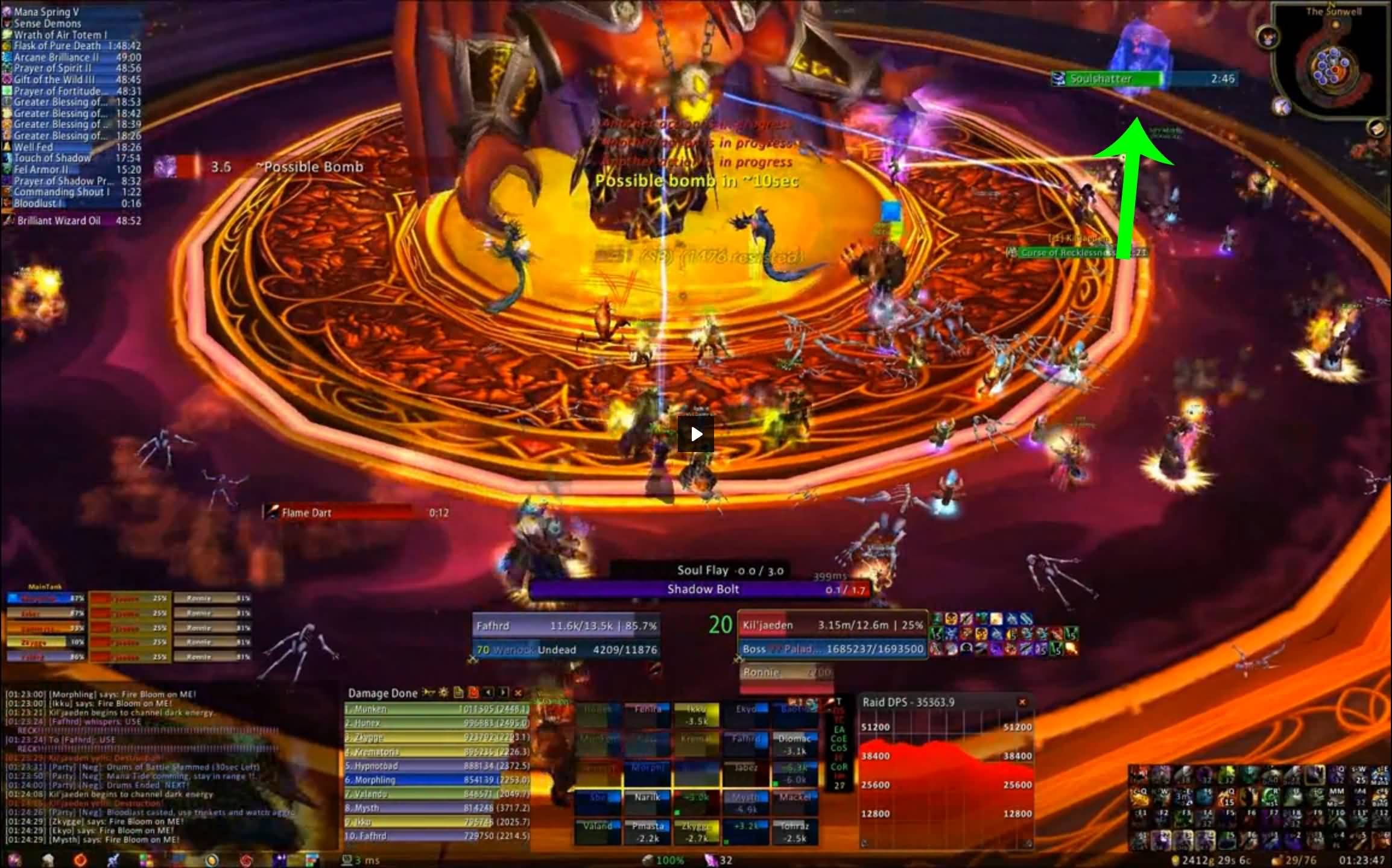Open the mail icon below the minimap
This screenshot has width=1392, height=868.
pyautogui.click(x=1376, y=127)
